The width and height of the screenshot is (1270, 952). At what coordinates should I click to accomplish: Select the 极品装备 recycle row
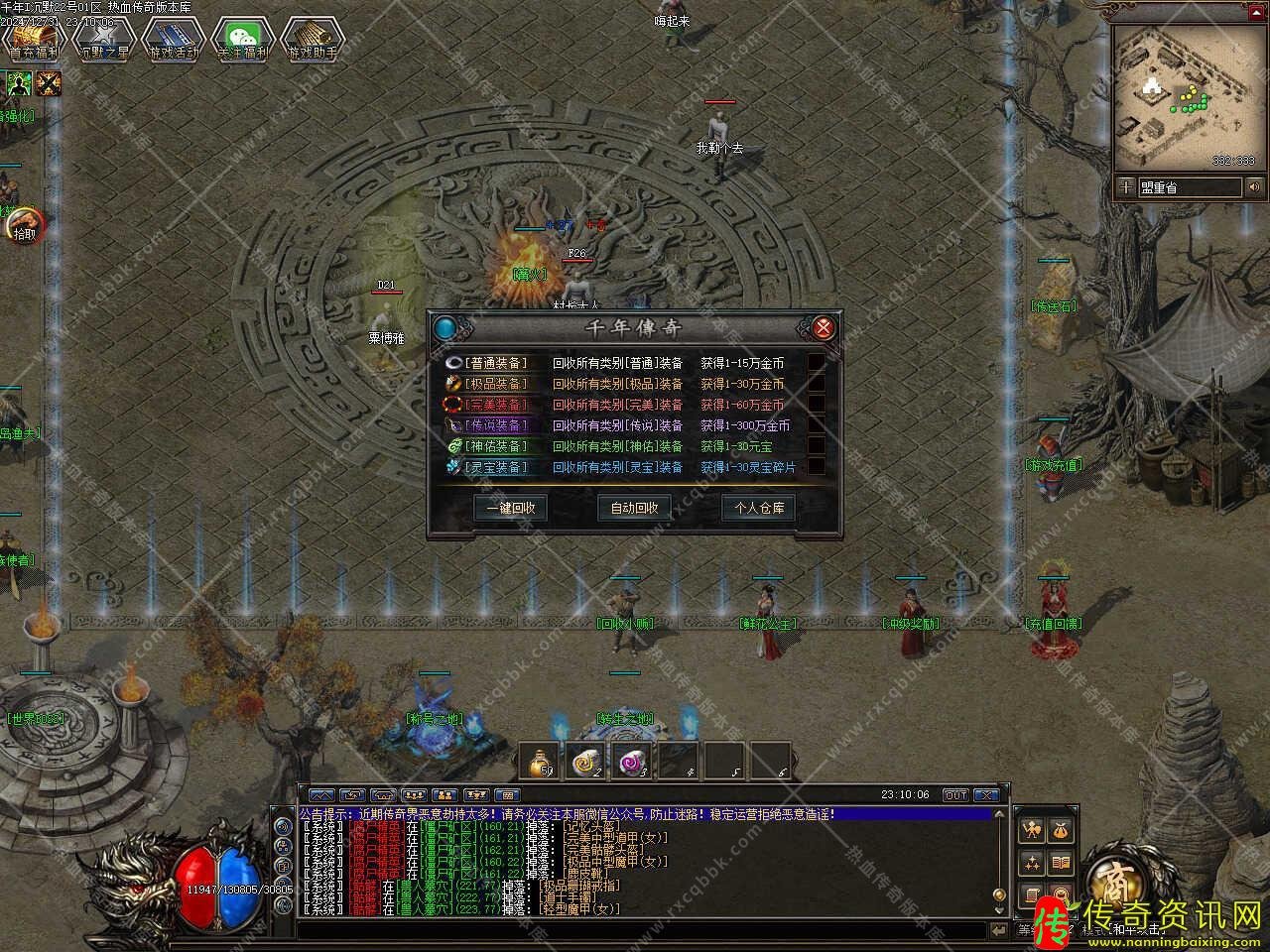pos(497,384)
